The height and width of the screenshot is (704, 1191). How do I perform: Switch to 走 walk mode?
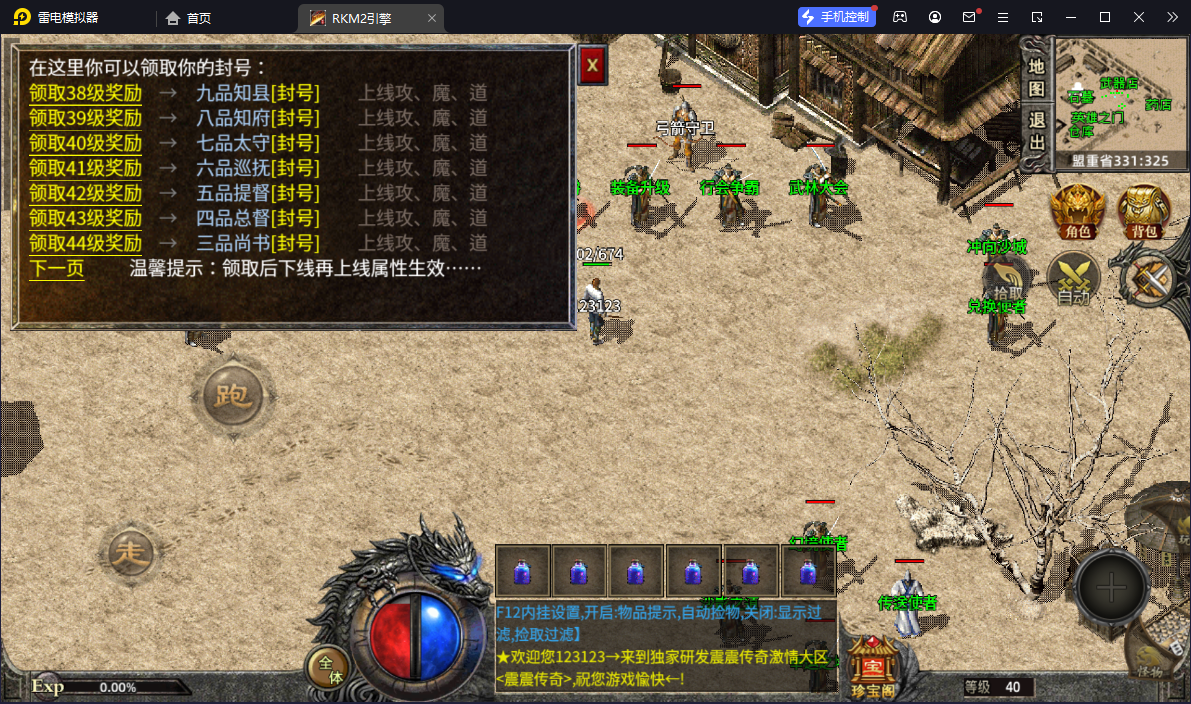click(x=129, y=555)
